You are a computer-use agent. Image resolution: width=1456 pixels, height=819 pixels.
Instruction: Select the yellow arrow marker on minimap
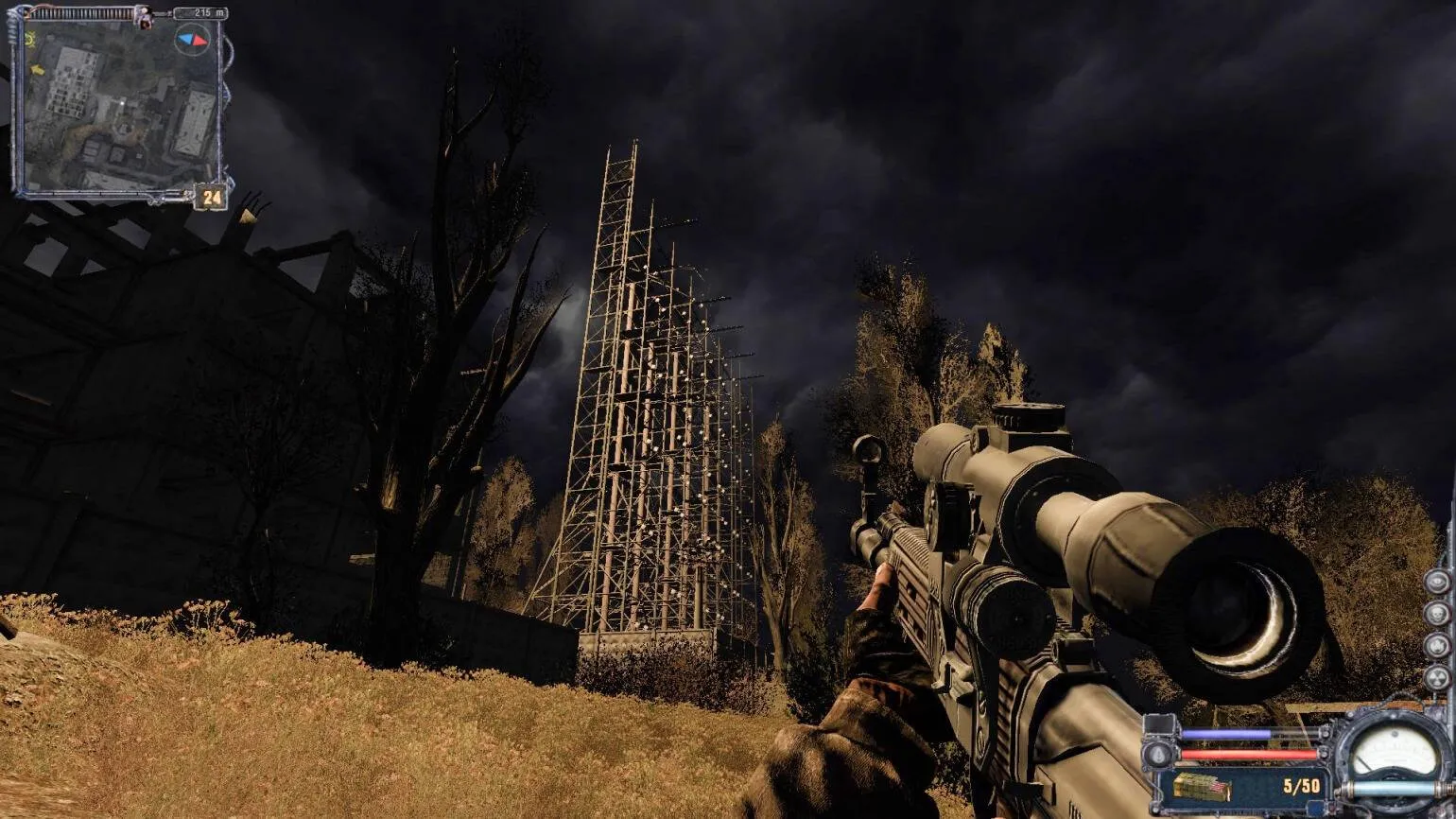point(37,69)
